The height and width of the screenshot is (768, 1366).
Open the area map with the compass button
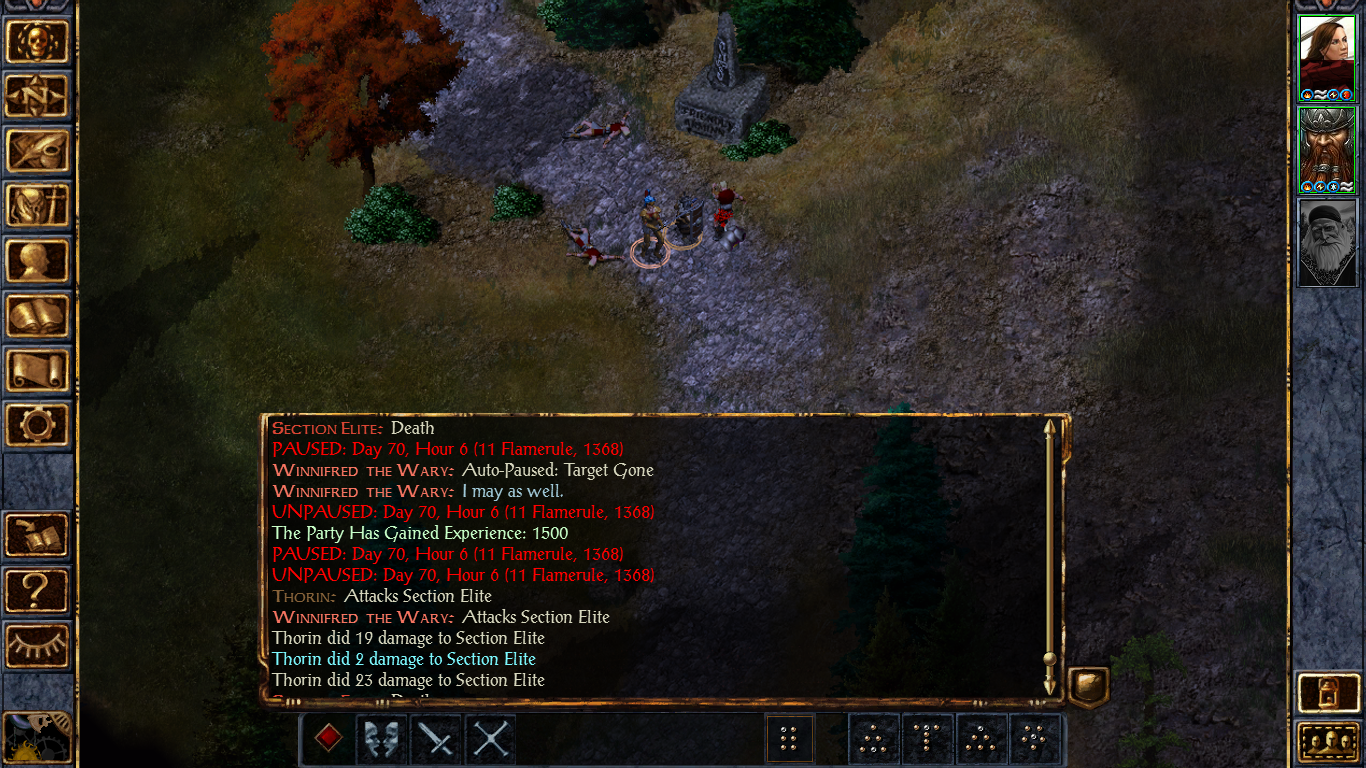tap(38, 97)
